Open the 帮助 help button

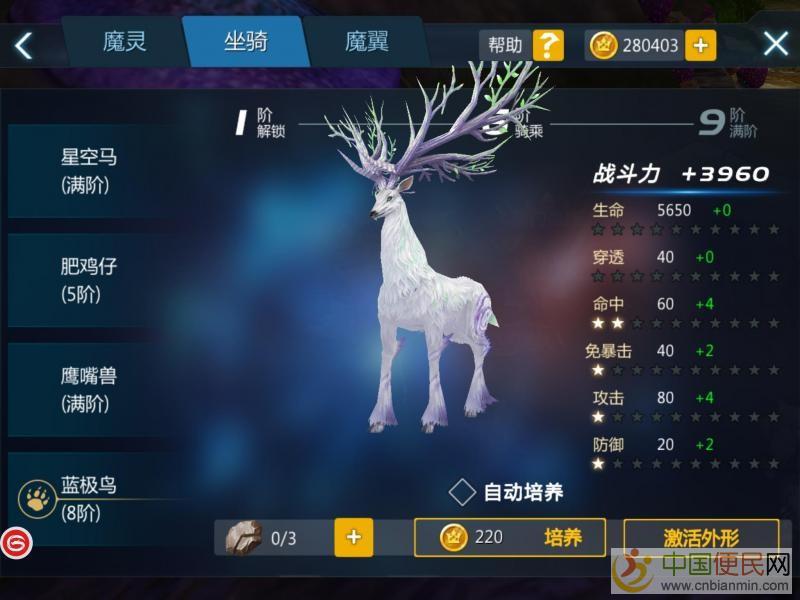pyautogui.click(x=522, y=45)
